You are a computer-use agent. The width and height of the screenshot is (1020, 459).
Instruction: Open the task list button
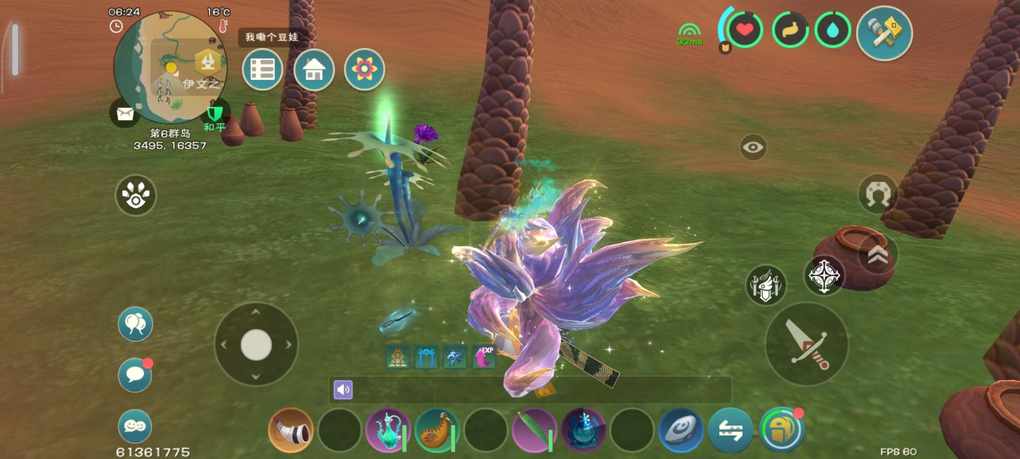(263, 70)
